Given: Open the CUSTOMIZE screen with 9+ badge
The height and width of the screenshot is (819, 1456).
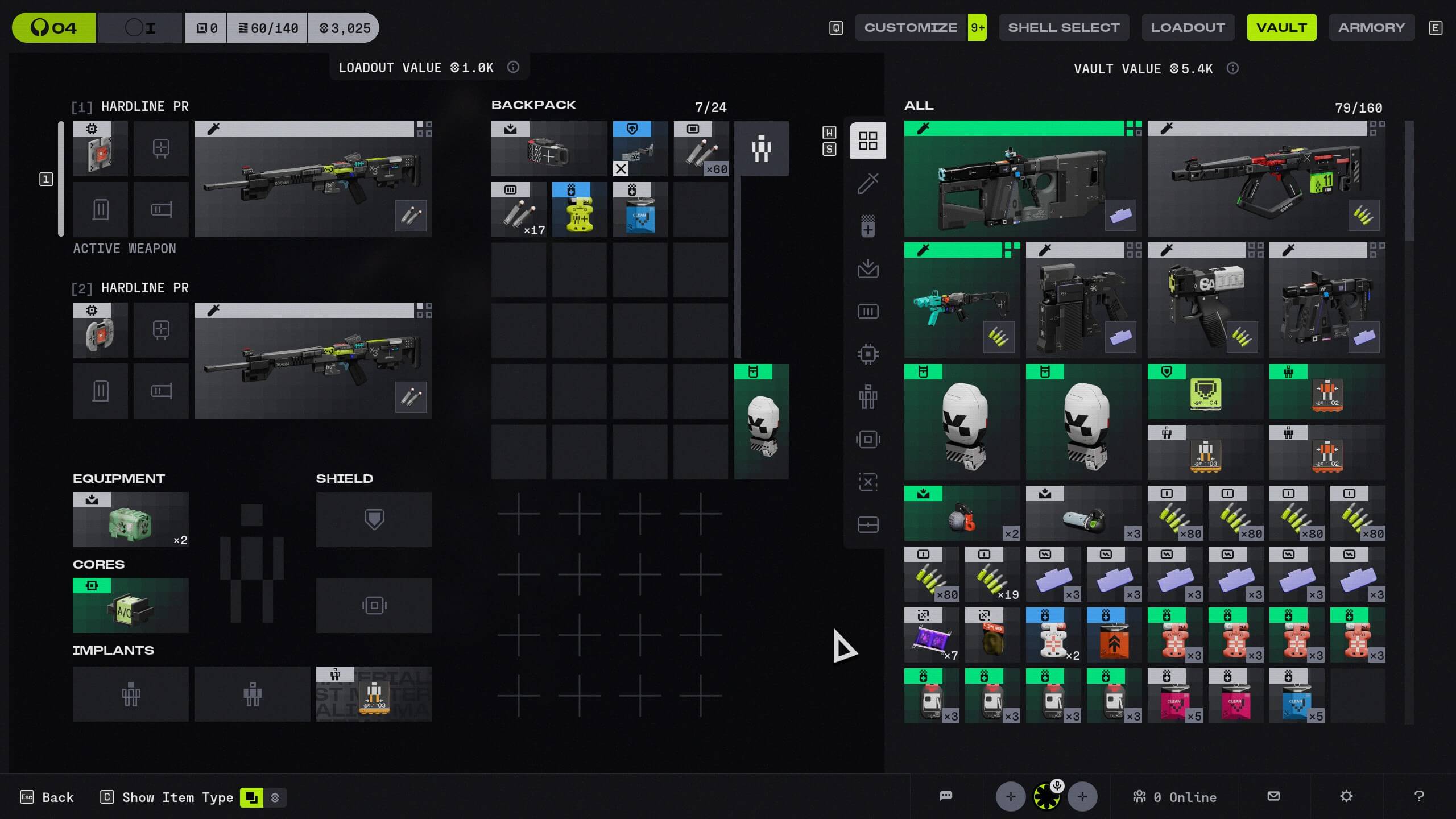Looking at the screenshot, I should [910, 27].
